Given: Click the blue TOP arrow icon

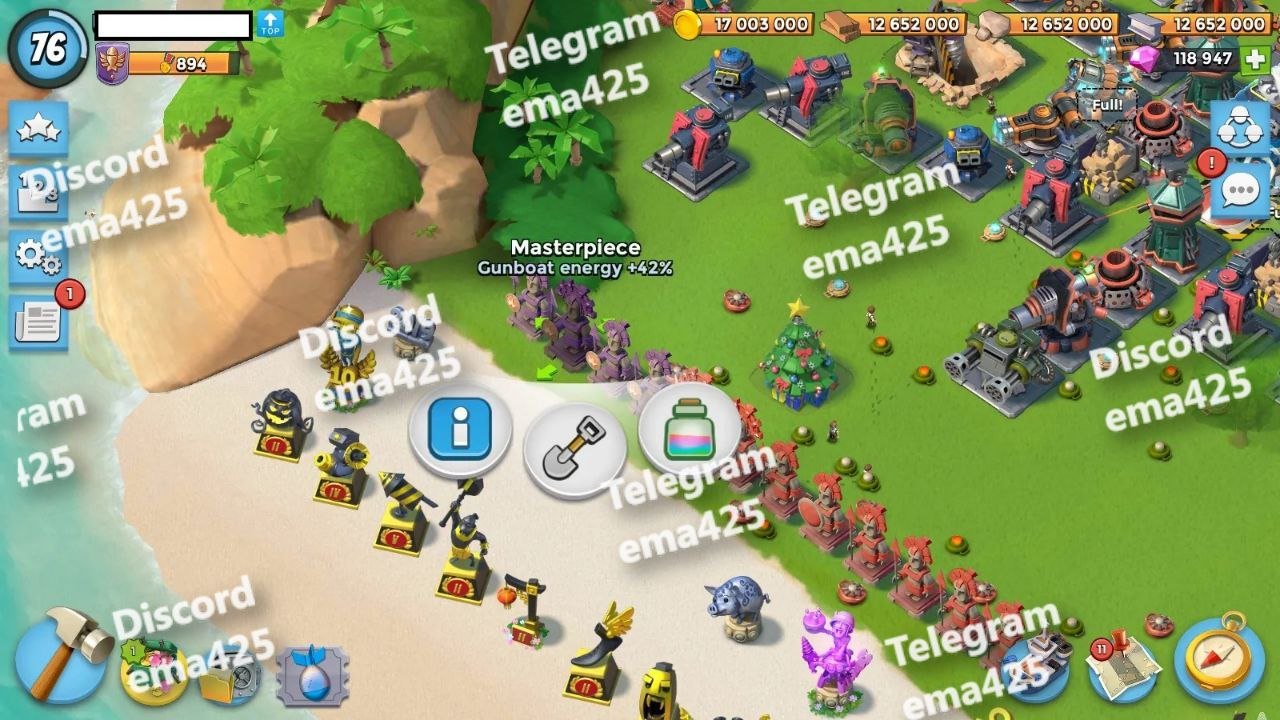Looking at the screenshot, I should coord(270,25).
